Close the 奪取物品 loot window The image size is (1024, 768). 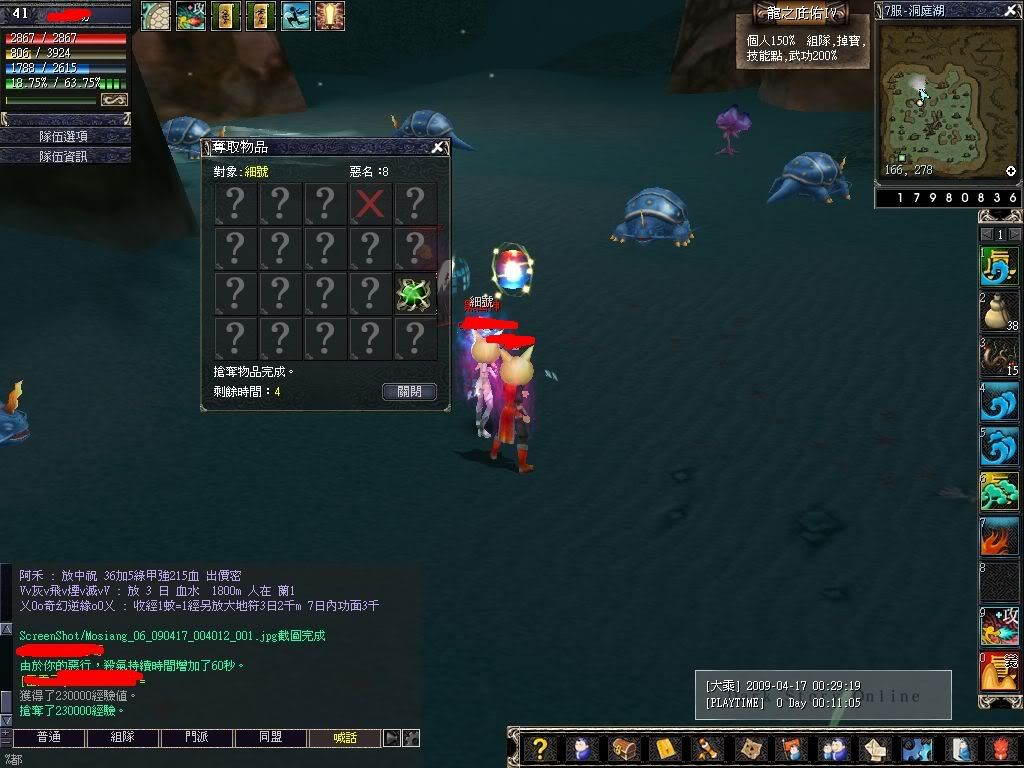click(x=437, y=147)
